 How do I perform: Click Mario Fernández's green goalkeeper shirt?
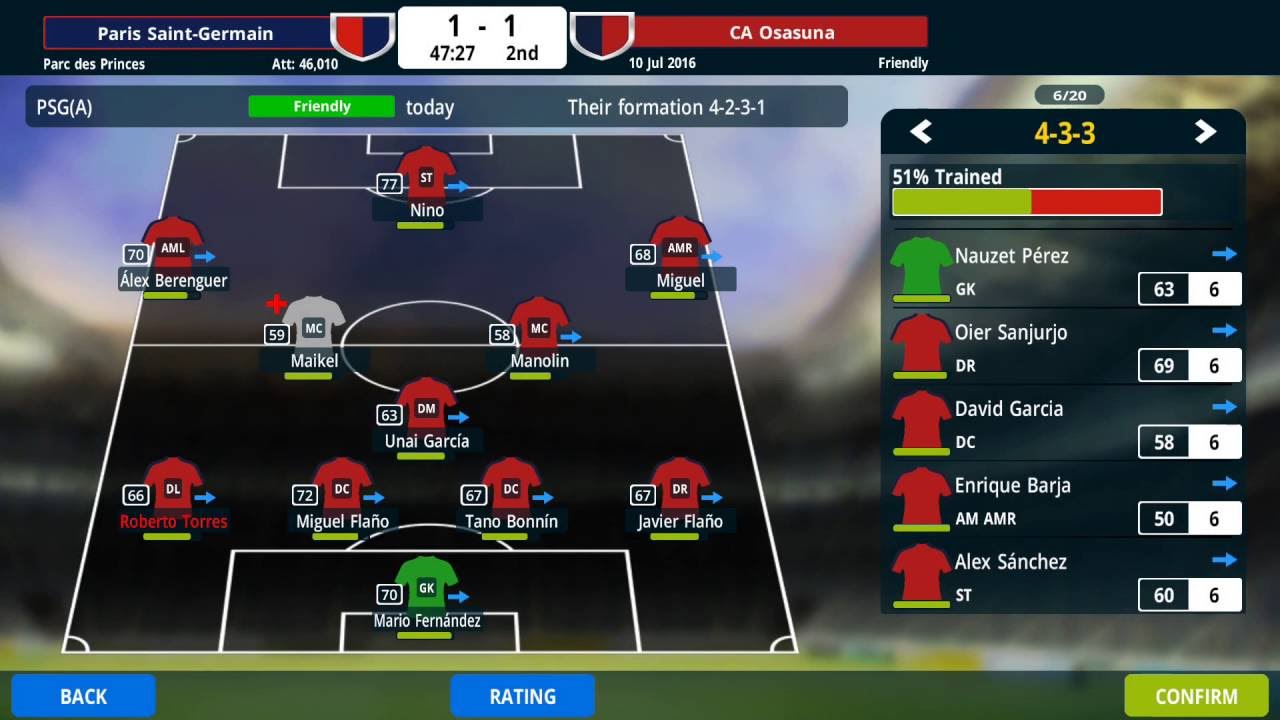tap(425, 585)
